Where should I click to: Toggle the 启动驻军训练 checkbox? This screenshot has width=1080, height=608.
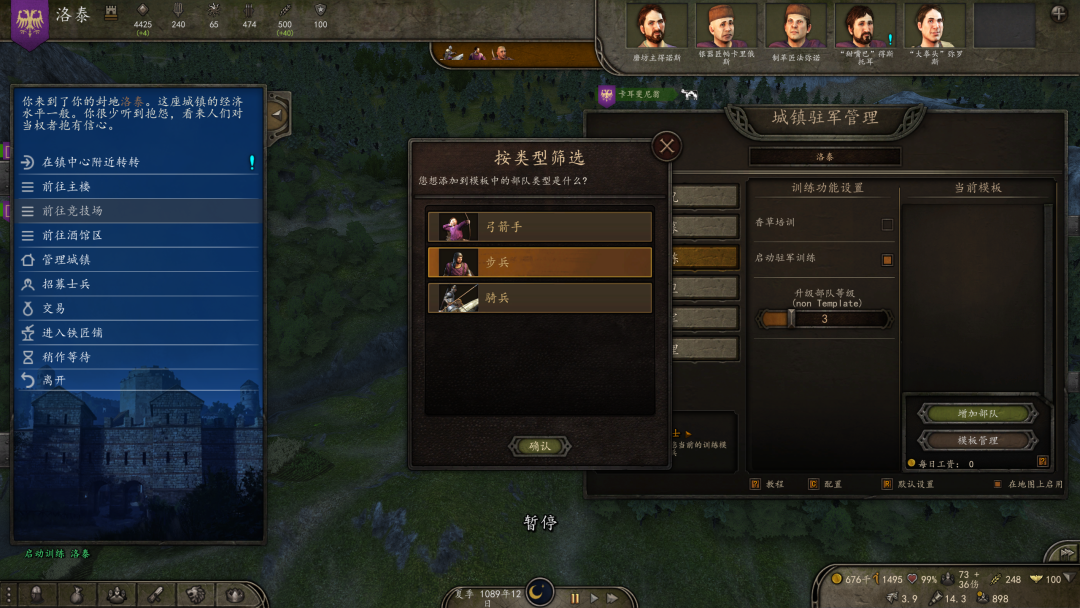click(x=887, y=260)
